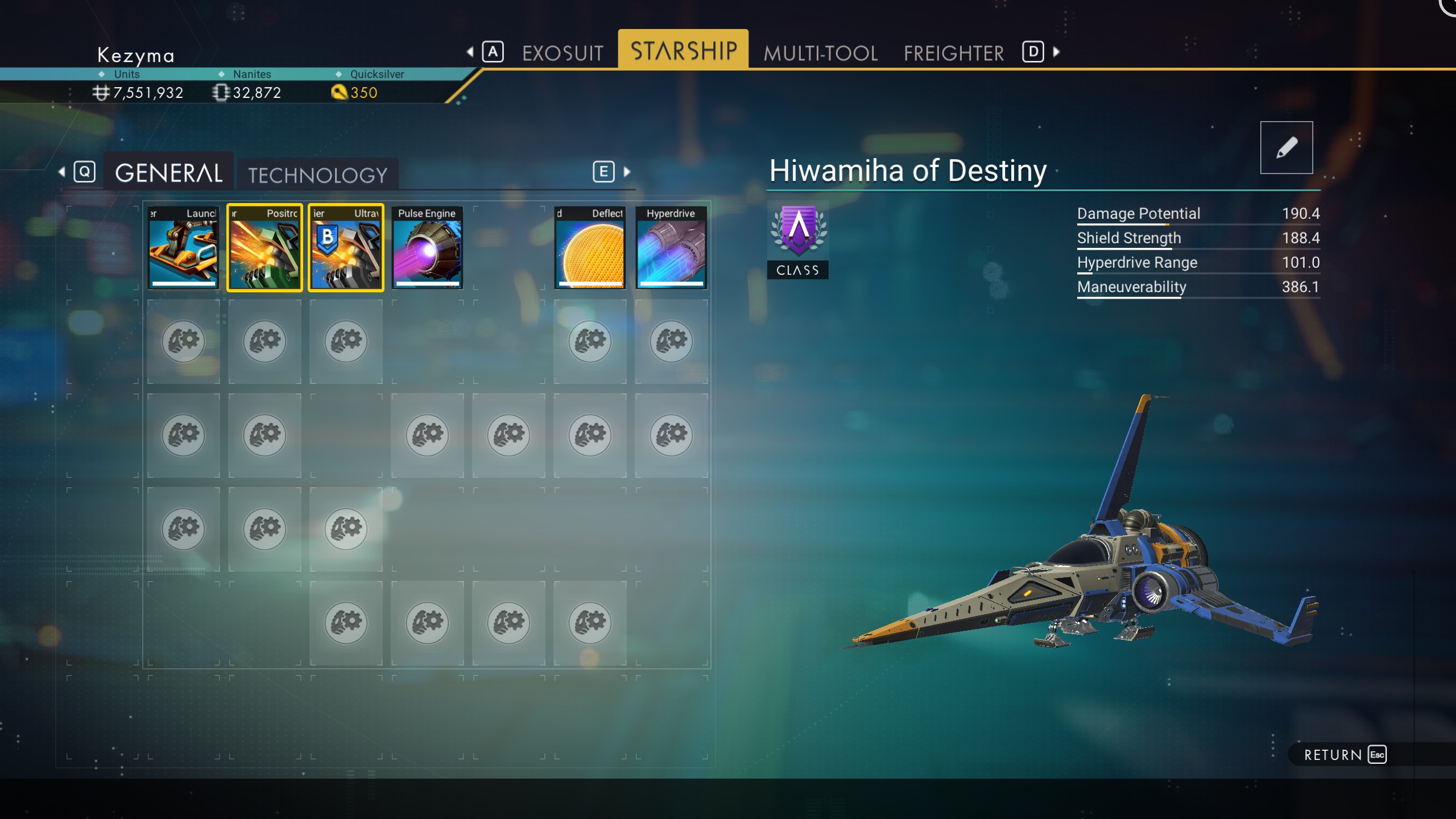
Task: Select the Deflector Shield slot
Action: pos(590,247)
